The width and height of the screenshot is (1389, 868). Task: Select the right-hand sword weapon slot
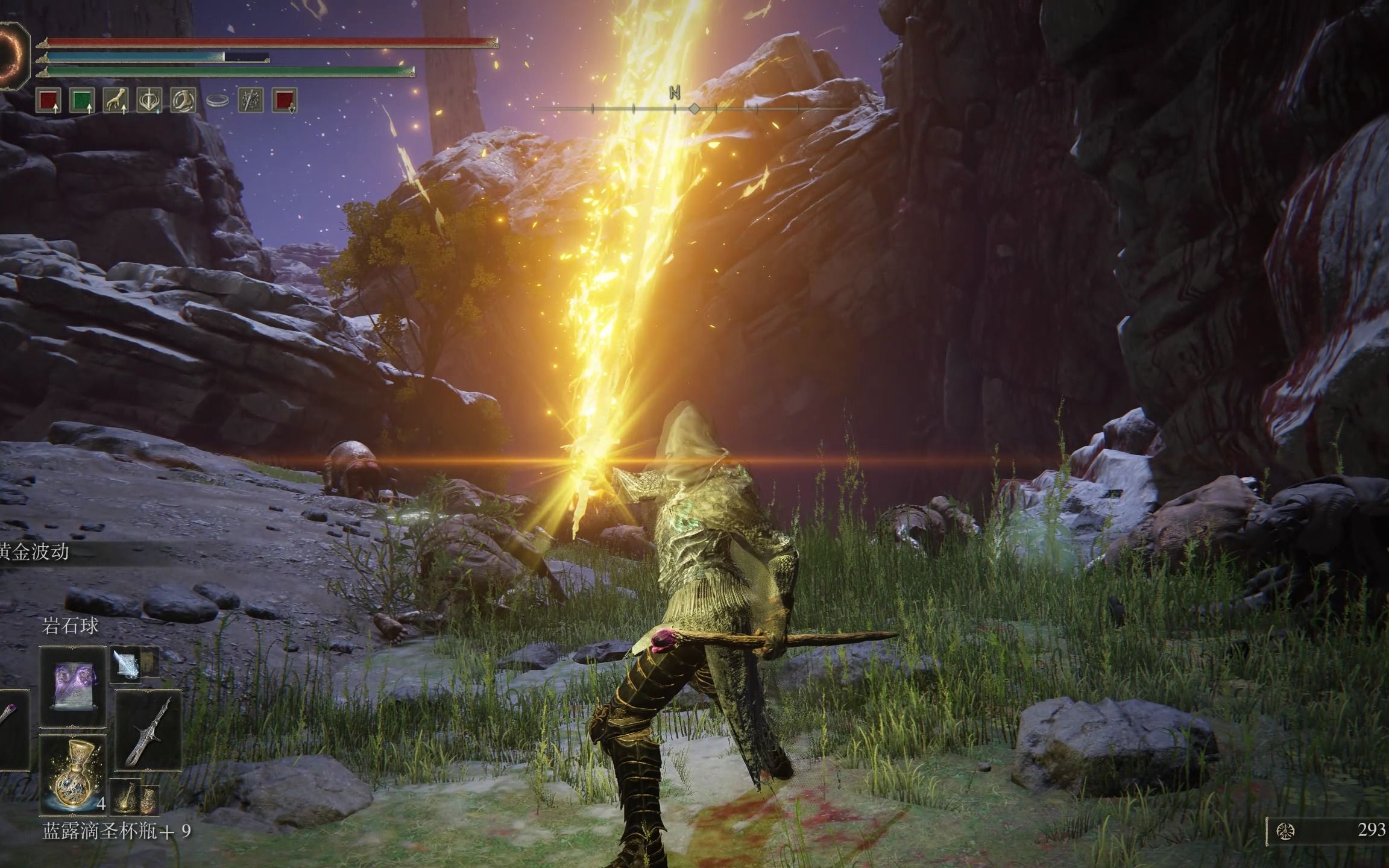pos(148,729)
